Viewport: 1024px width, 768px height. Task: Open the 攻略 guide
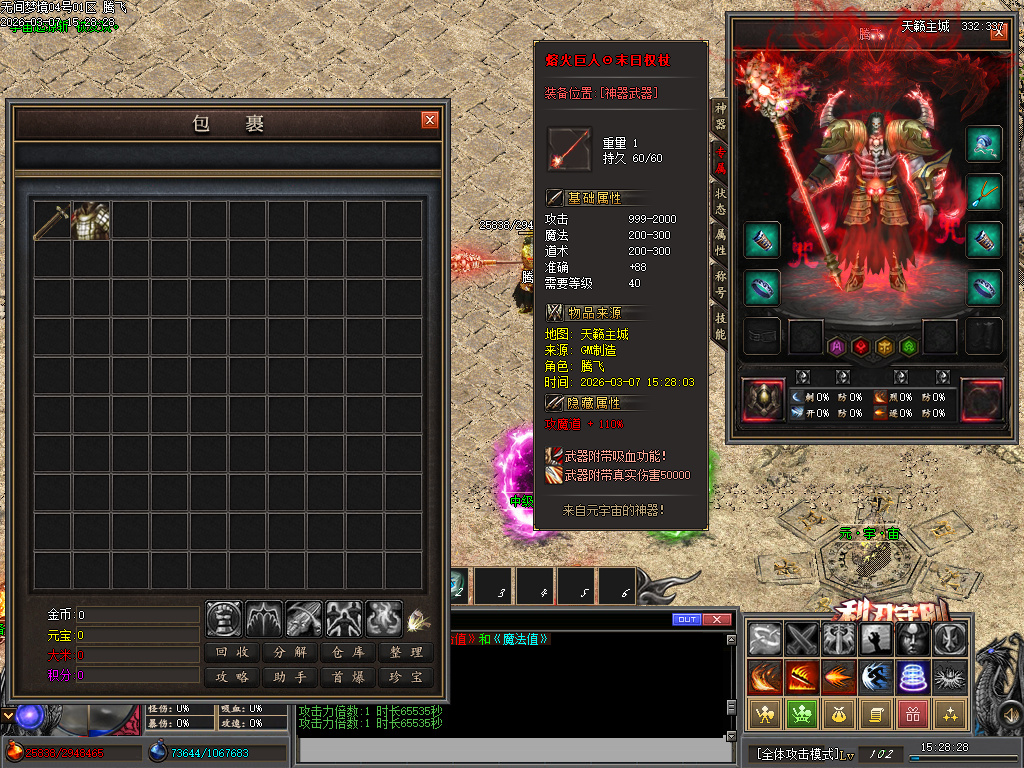pyautogui.click(x=232, y=677)
